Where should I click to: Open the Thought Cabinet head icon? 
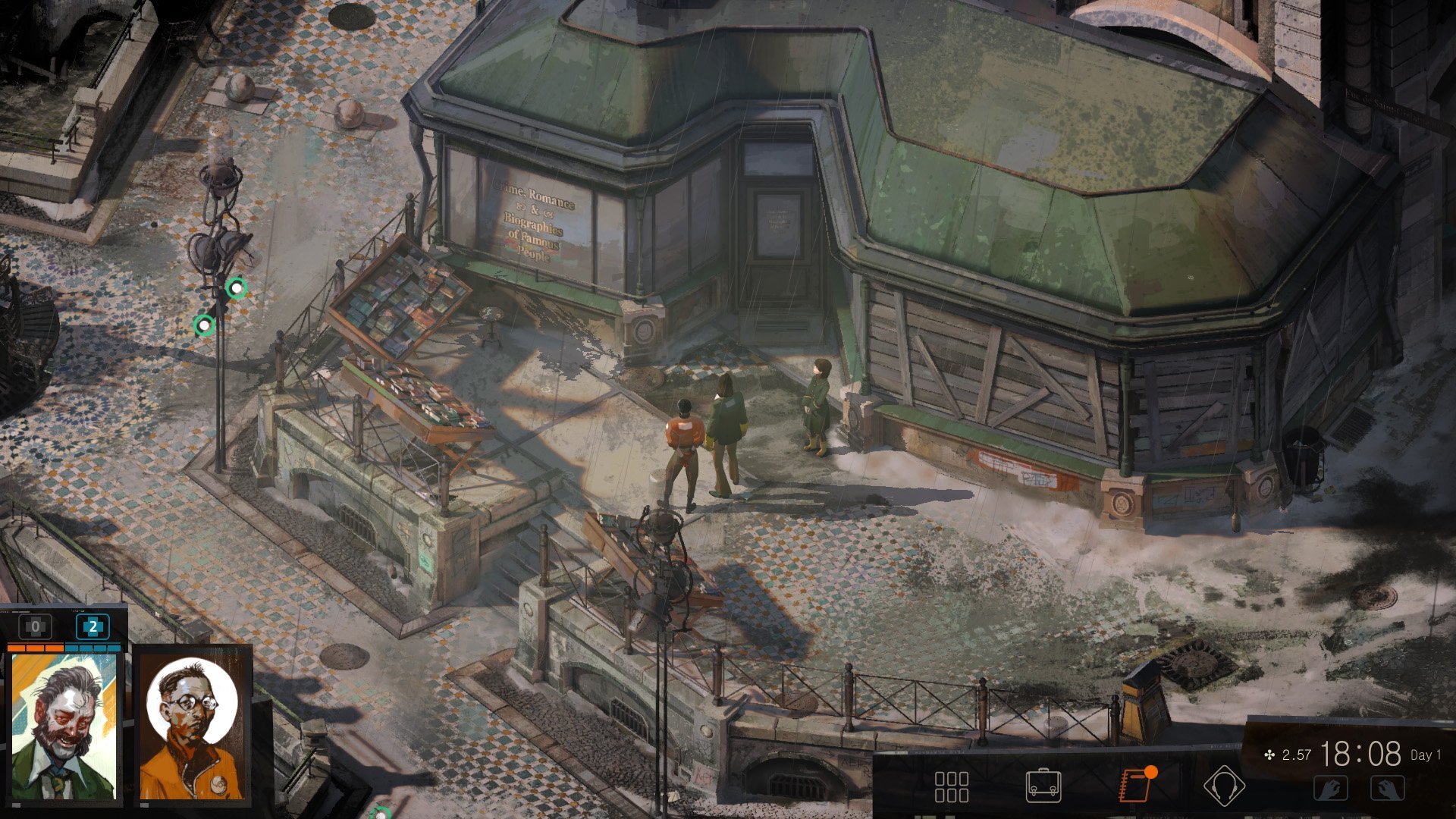[x=1223, y=786]
